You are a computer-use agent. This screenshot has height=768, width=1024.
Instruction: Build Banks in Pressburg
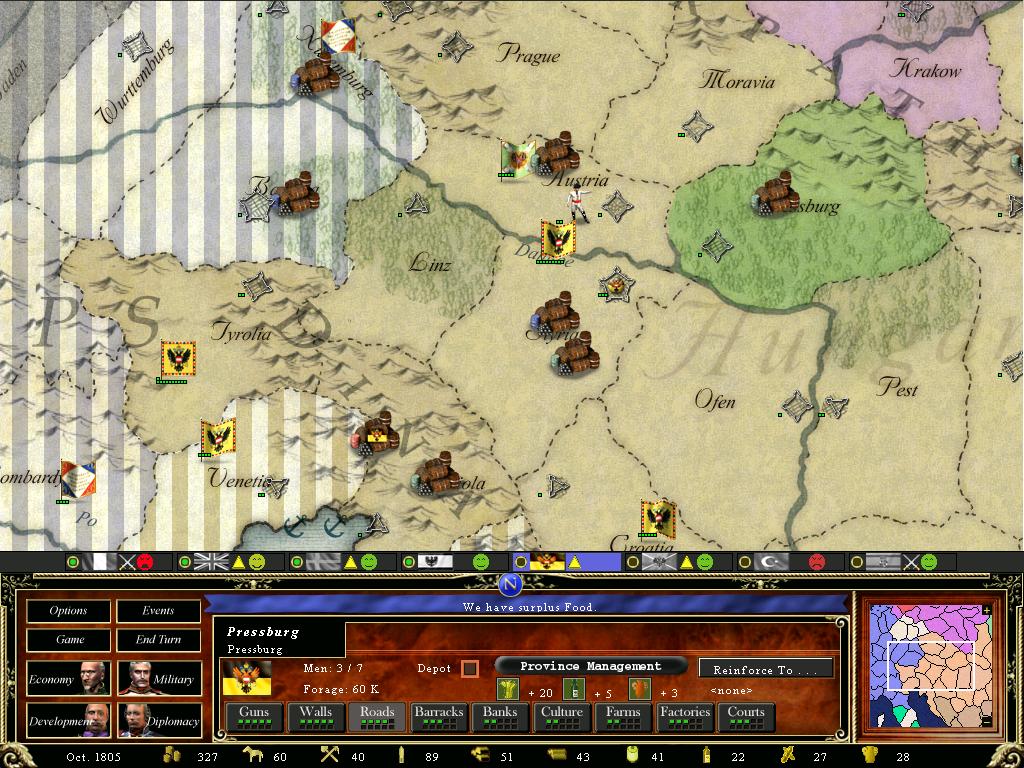click(500, 717)
